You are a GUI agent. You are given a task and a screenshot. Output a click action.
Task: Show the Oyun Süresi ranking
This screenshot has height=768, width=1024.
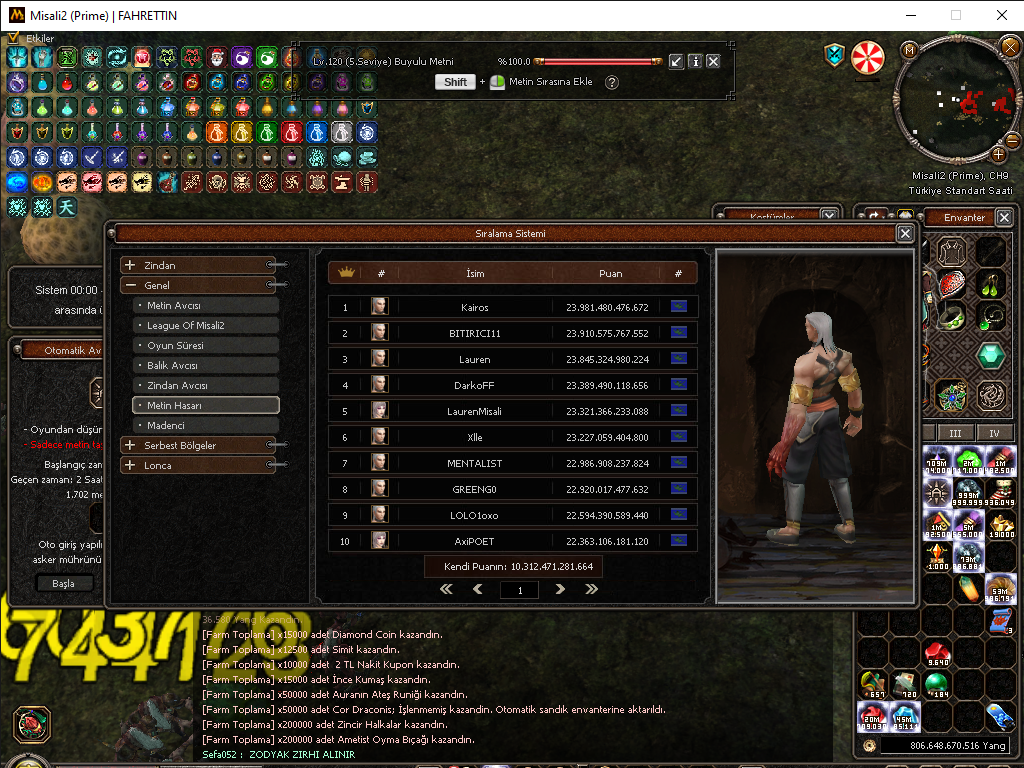point(205,345)
